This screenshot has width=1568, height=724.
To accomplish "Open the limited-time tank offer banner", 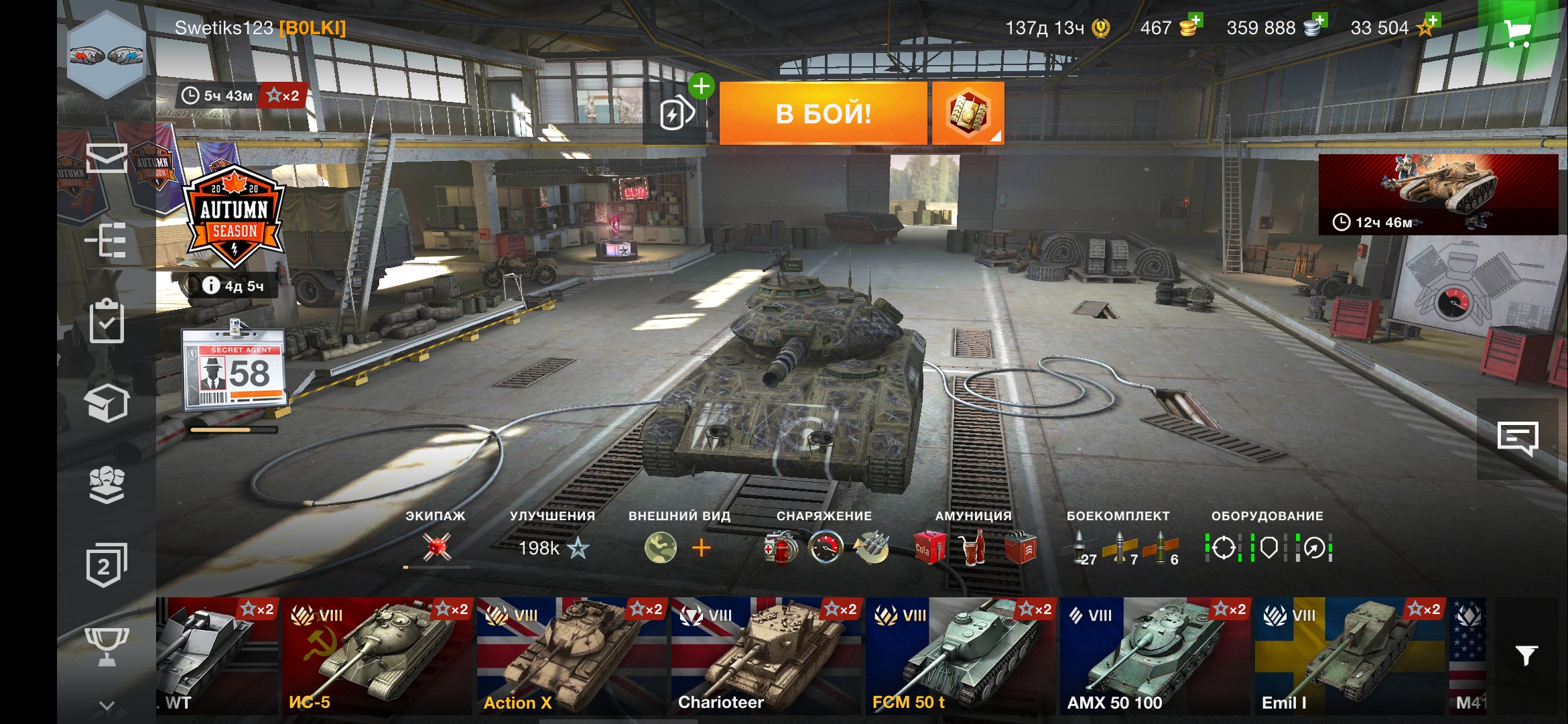I will click(x=1438, y=194).
